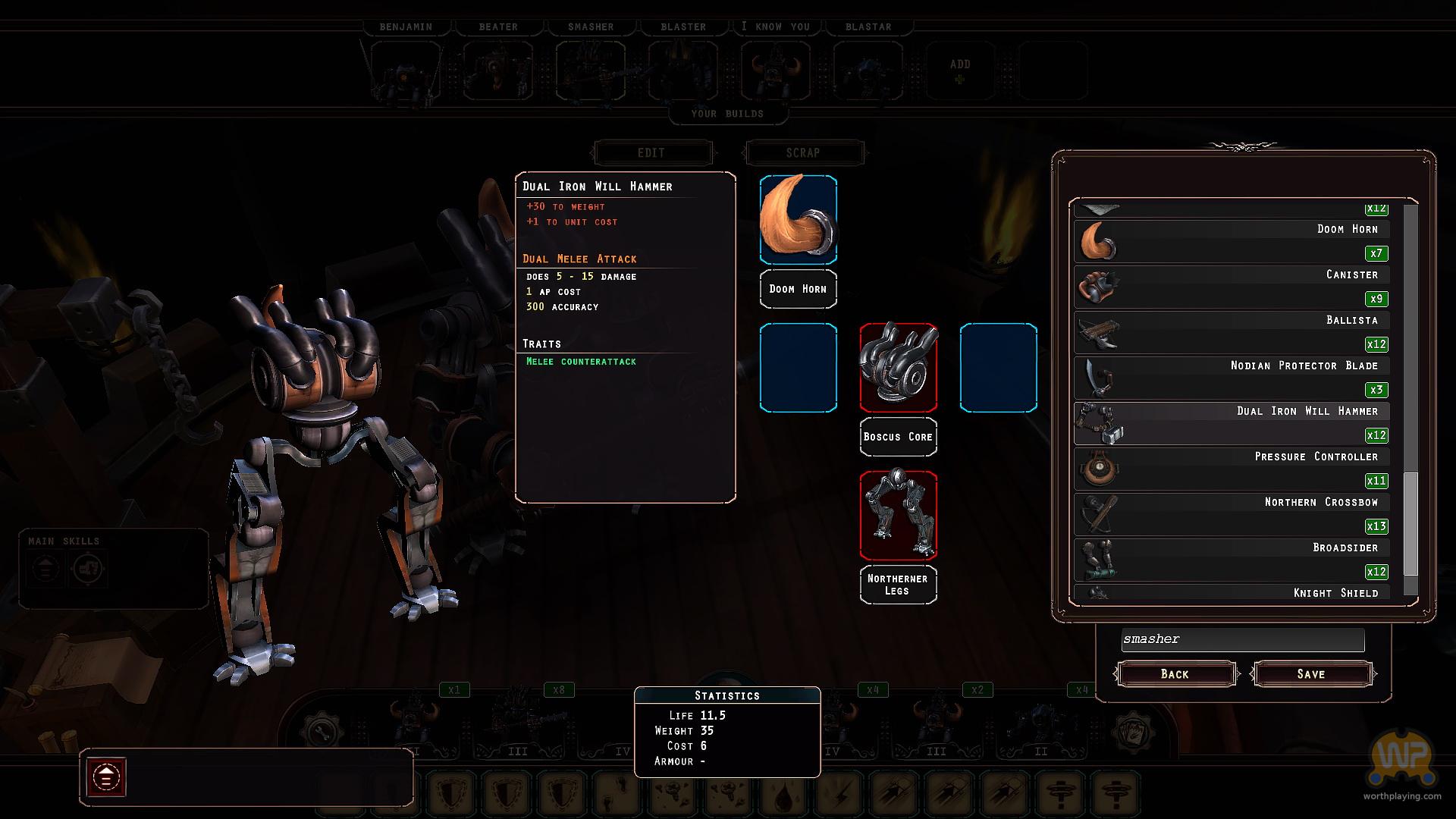This screenshot has height=819, width=1456.
Task: Pick Northern Crossbow from the list
Action: click(x=1232, y=514)
